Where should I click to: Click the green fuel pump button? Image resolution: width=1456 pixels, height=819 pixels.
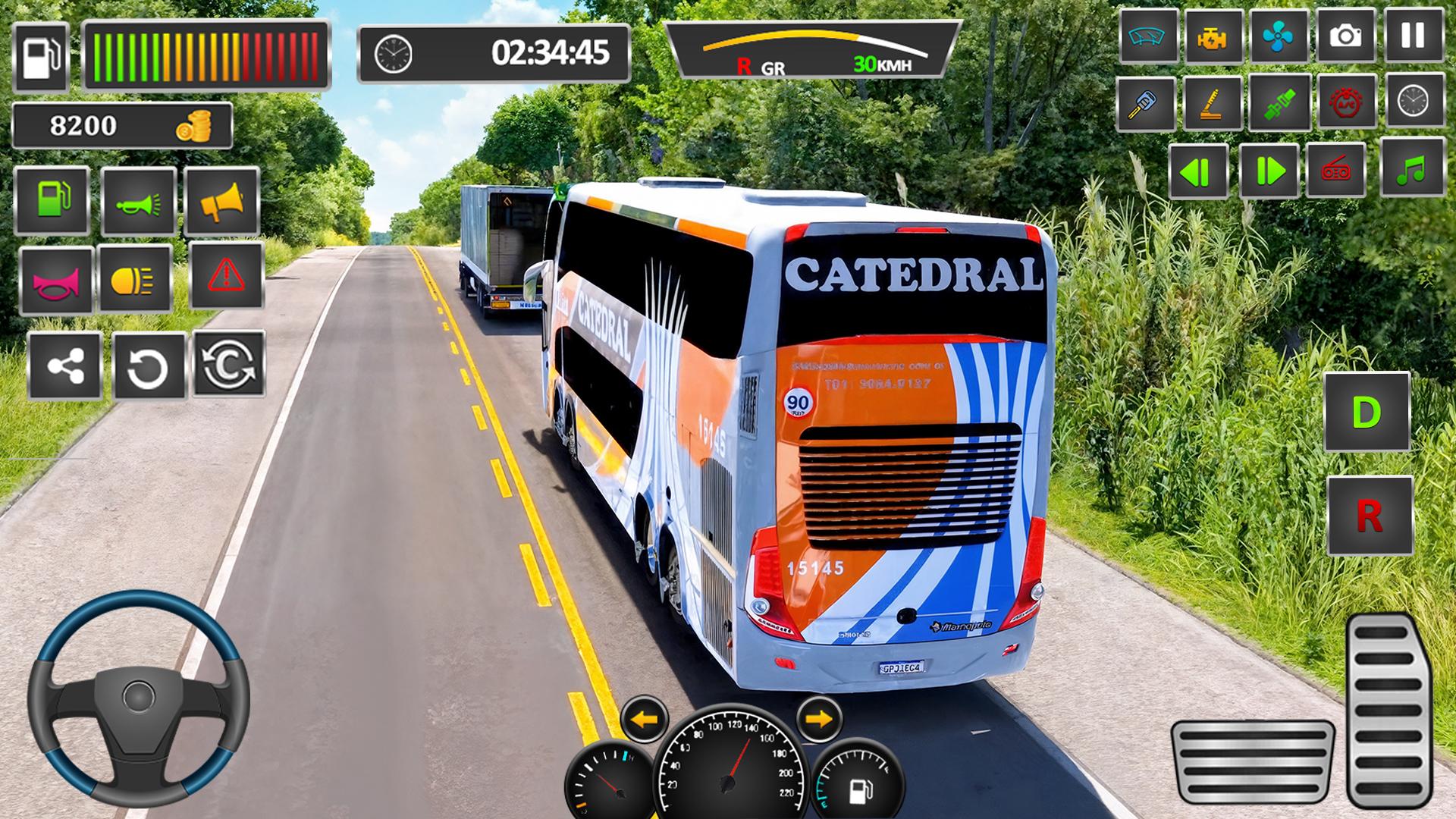pos(52,200)
